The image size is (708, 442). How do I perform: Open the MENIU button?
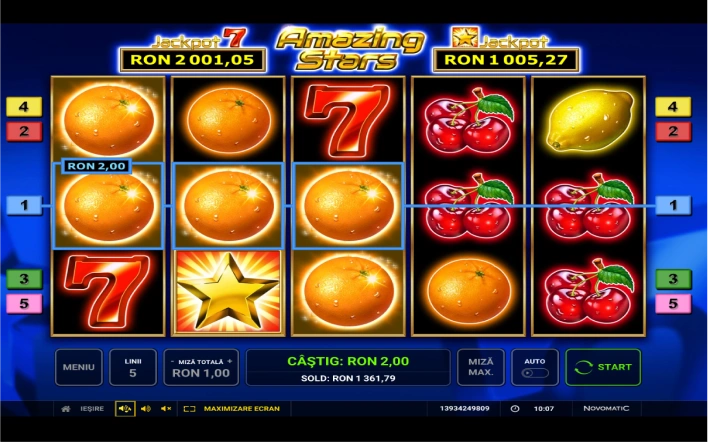pyautogui.click(x=78, y=367)
